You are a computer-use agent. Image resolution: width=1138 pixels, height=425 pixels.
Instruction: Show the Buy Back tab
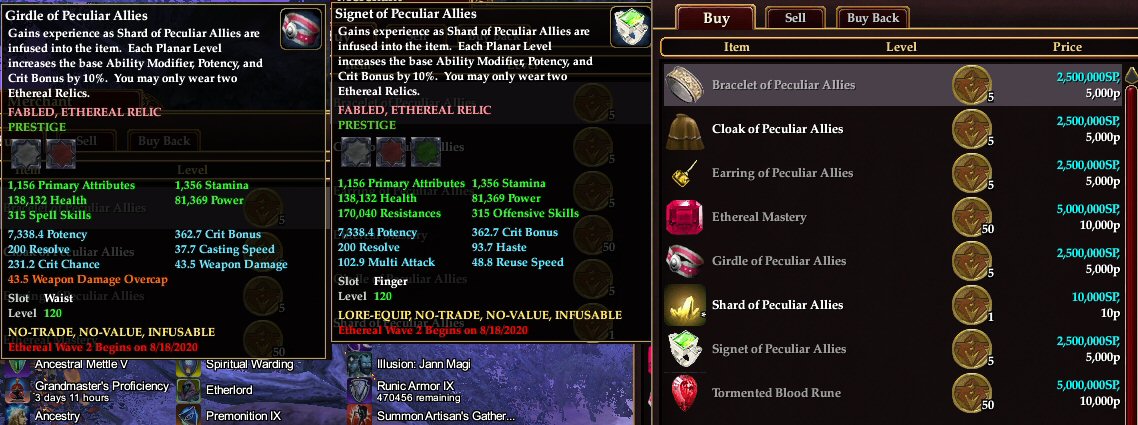873,18
